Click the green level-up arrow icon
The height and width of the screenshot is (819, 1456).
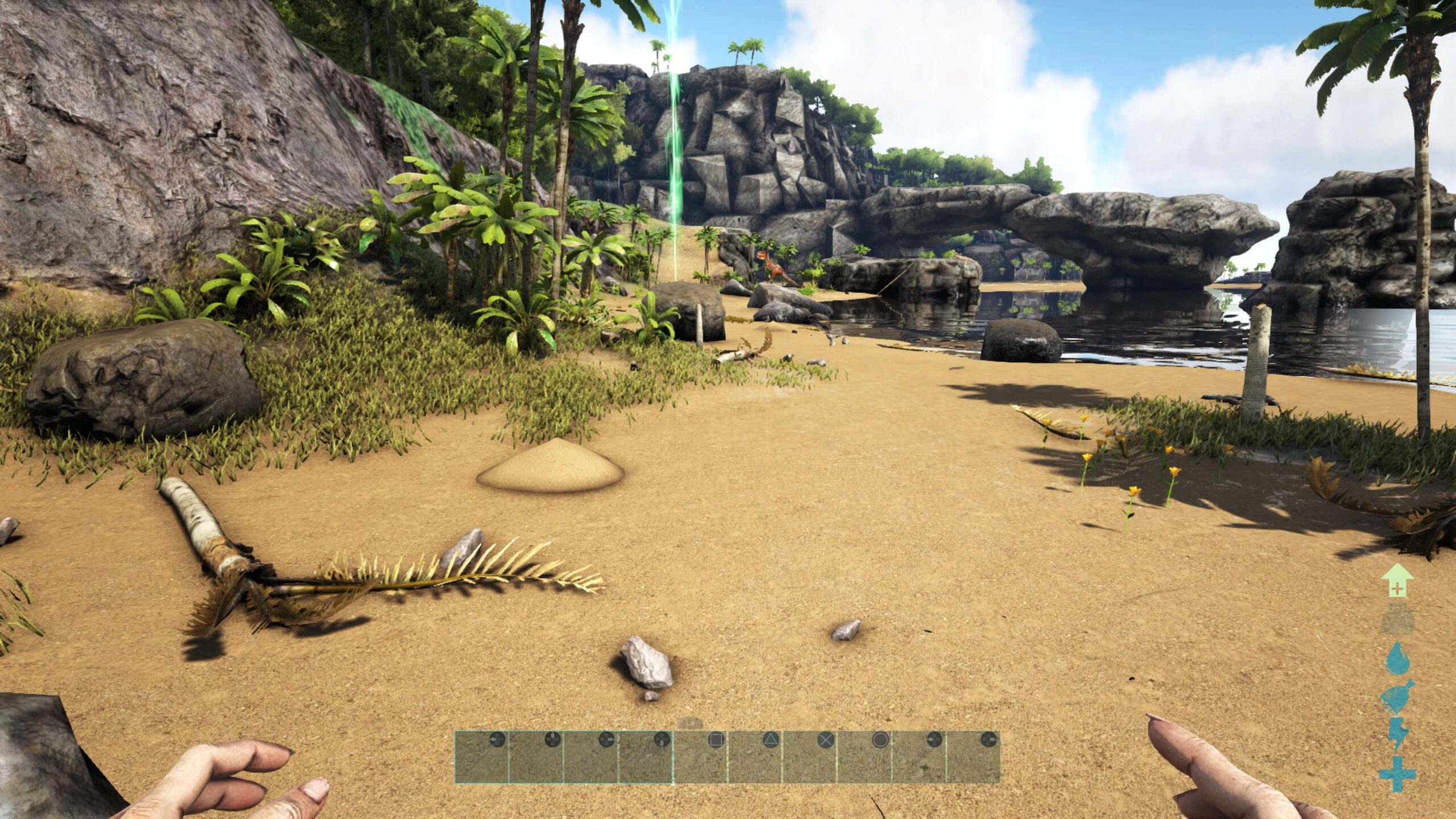1397,581
